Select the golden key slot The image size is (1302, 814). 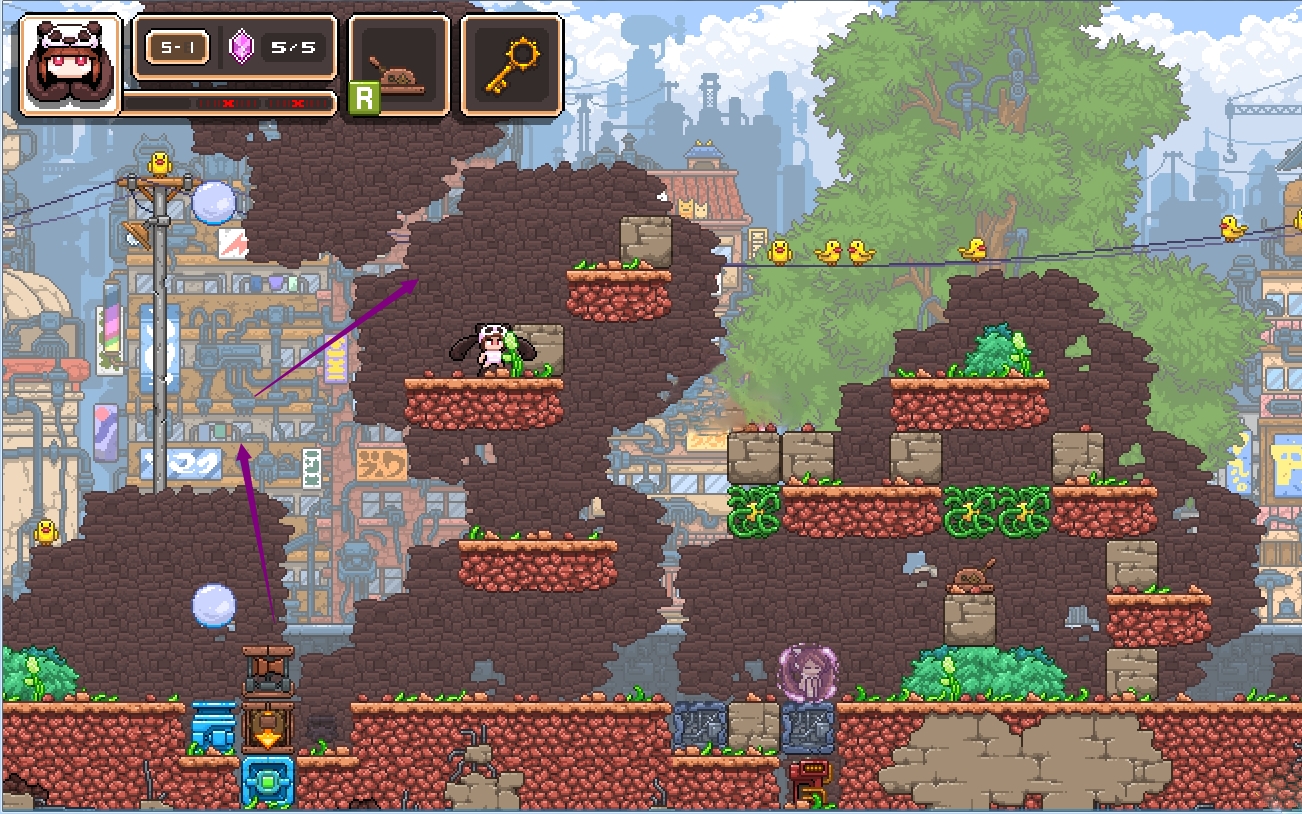pos(511,65)
